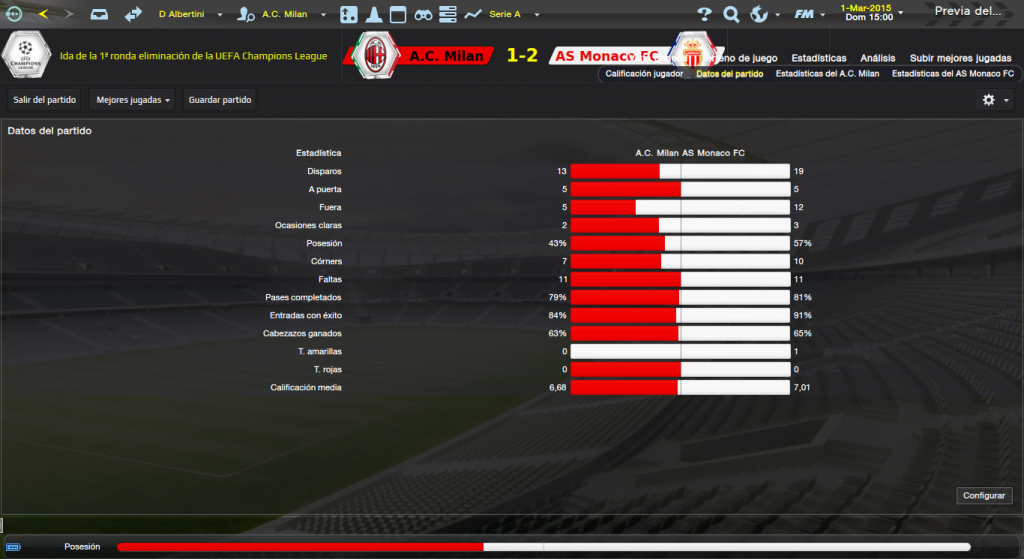Open the Mejores jugadas dropdown

click(132, 100)
